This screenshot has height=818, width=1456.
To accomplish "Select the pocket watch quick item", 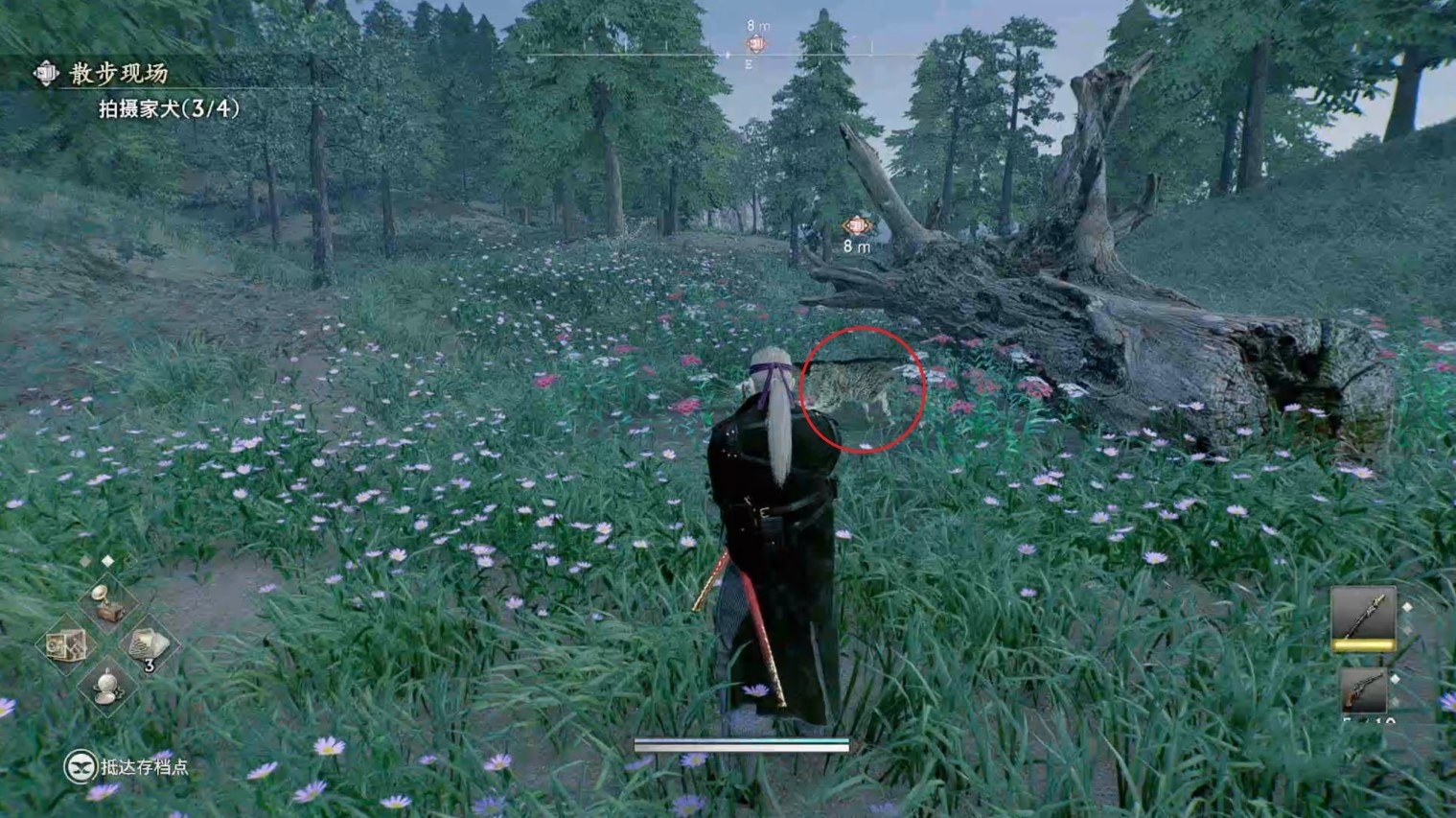I will coord(106,687).
